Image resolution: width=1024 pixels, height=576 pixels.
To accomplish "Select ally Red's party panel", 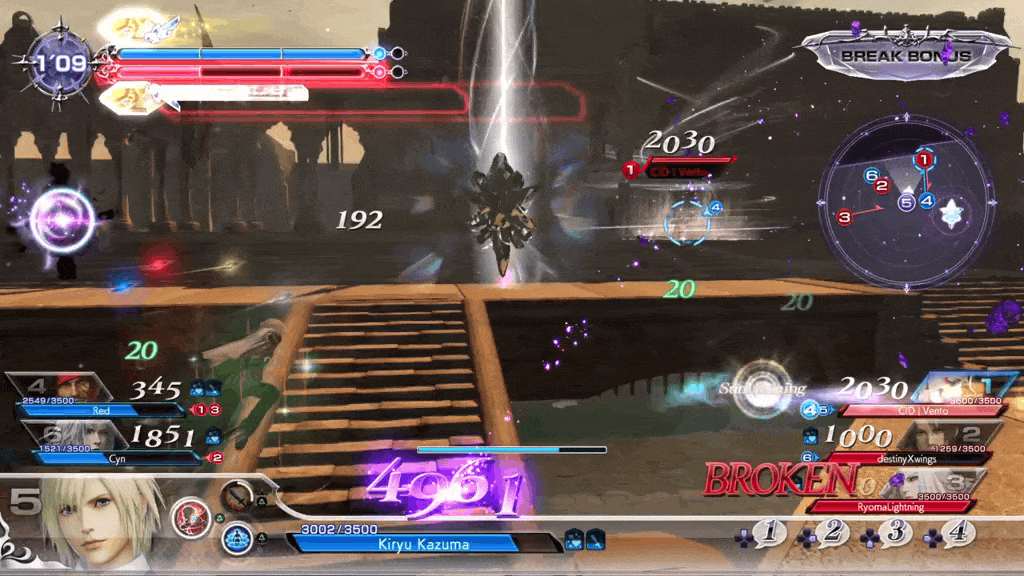I will pyautogui.click(x=100, y=396).
